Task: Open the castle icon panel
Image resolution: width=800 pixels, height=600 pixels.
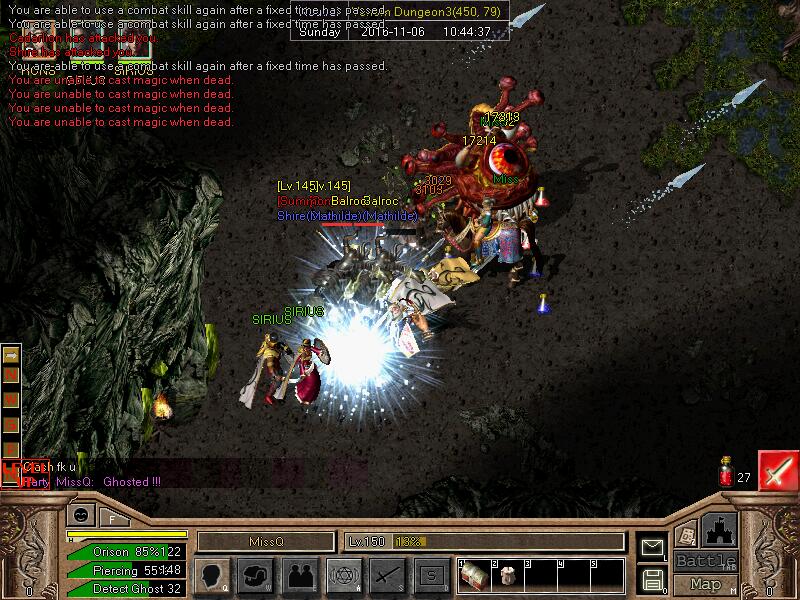Action: (x=719, y=530)
